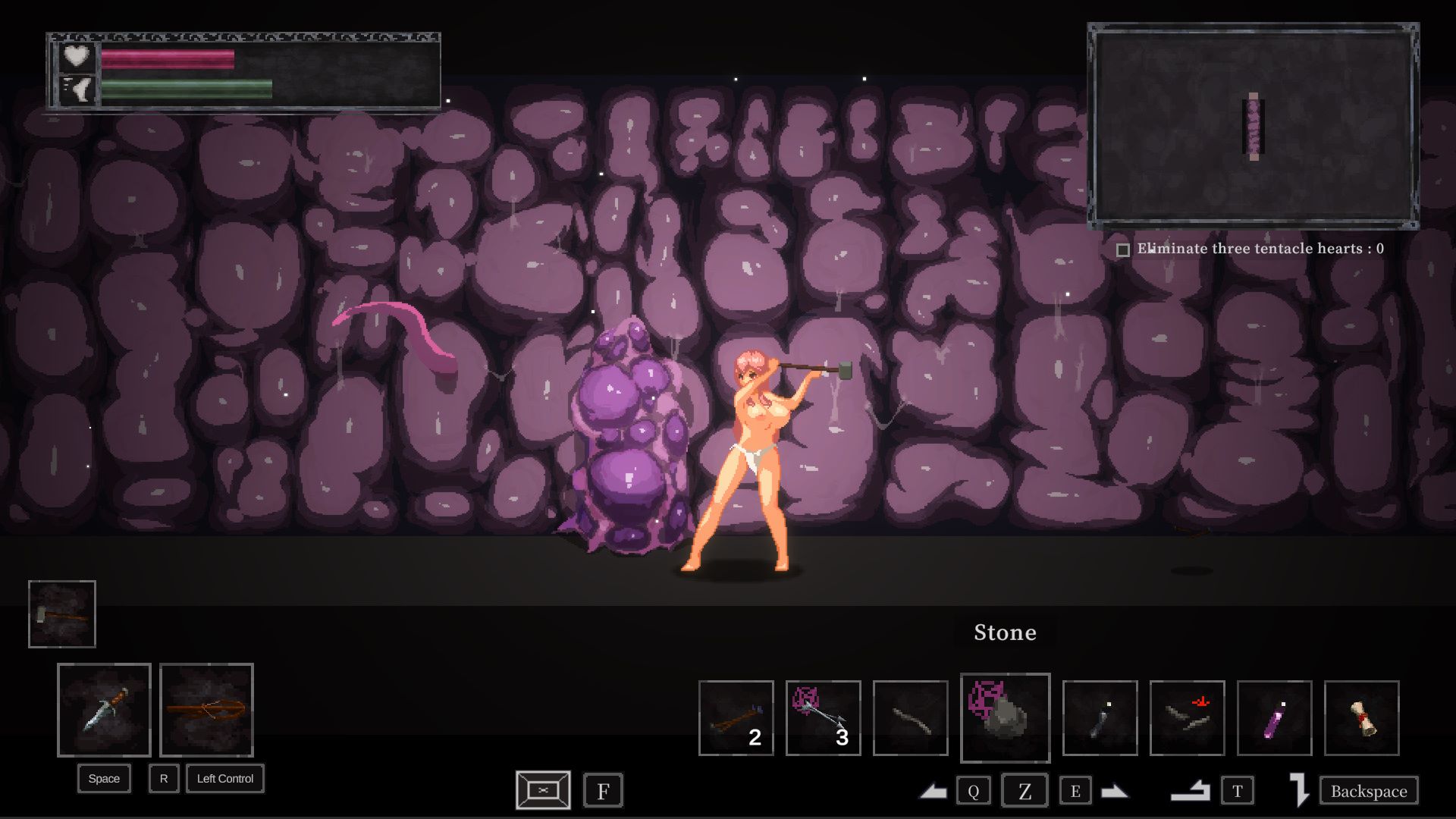Image resolution: width=1456 pixels, height=819 pixels.
Task: Select the rolled scroll item slot
Action: pyautogui.click(x=1361, y=718)
